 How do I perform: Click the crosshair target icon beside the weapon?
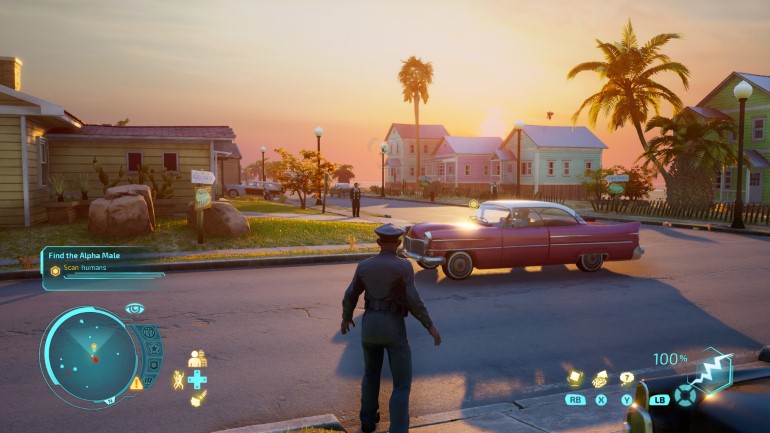[x=685, y=395]
